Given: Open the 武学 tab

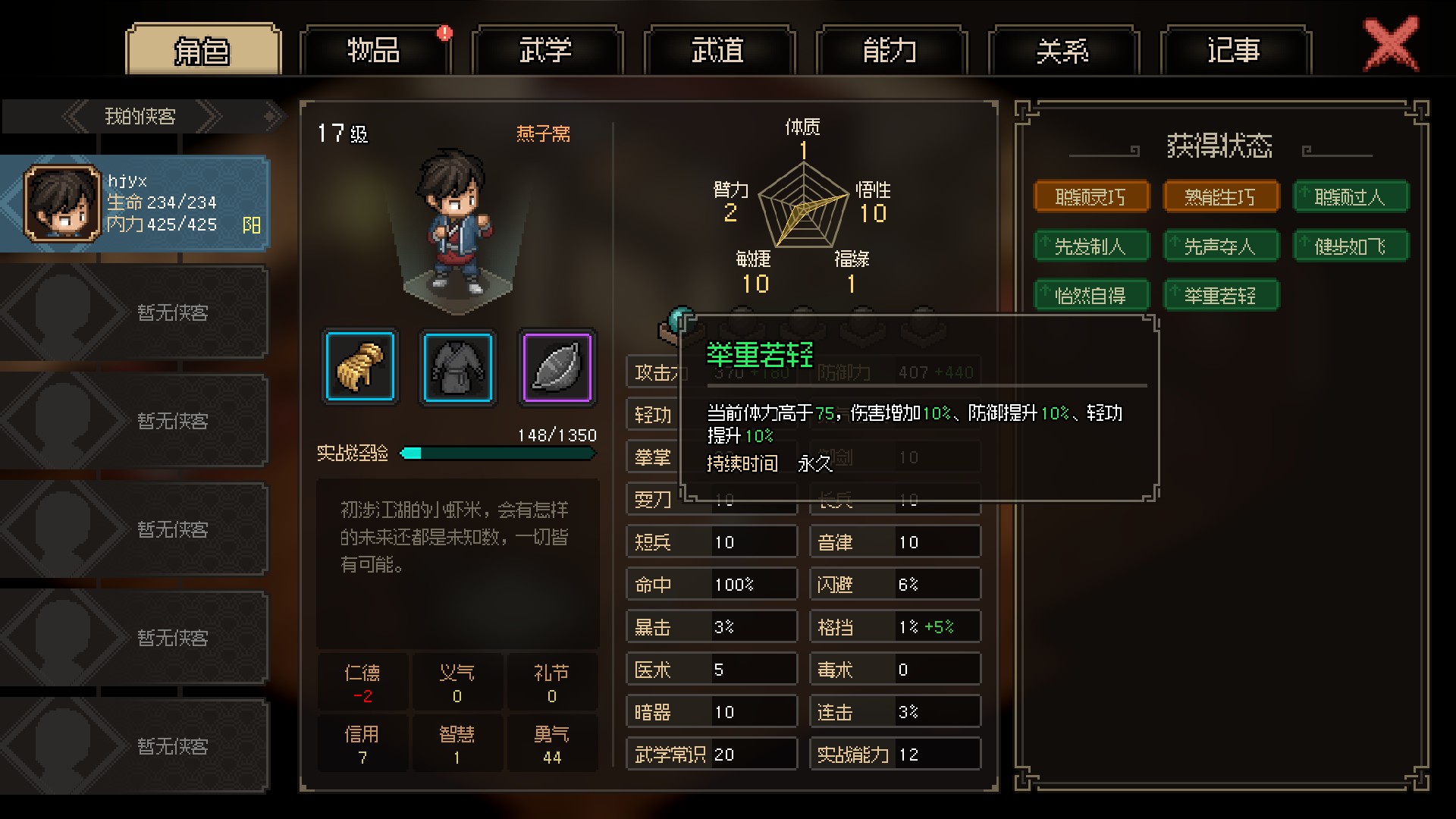Looking at the screenshot, I should 546,49.
